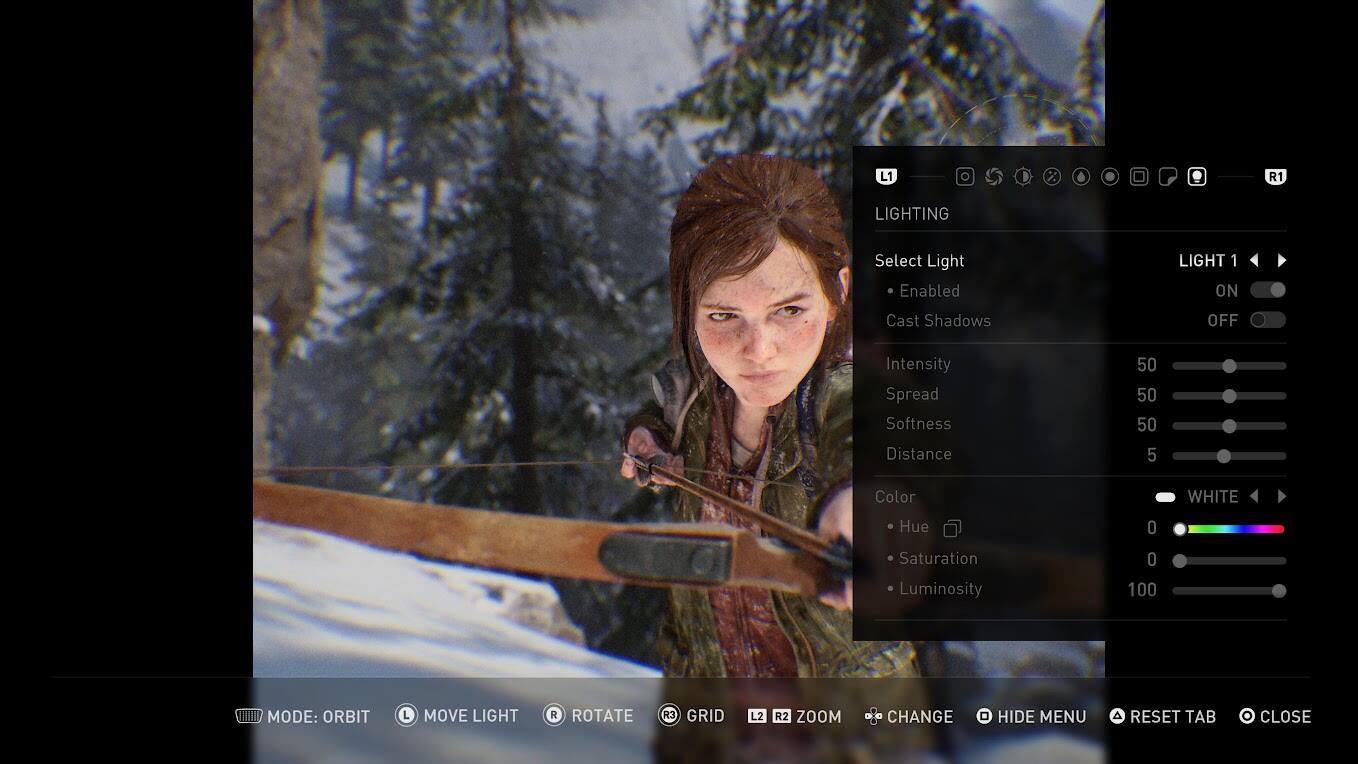Enable Cast Shadows for the light
The height and width of the screenshot is (764, 1358).
pos(1267,320)
